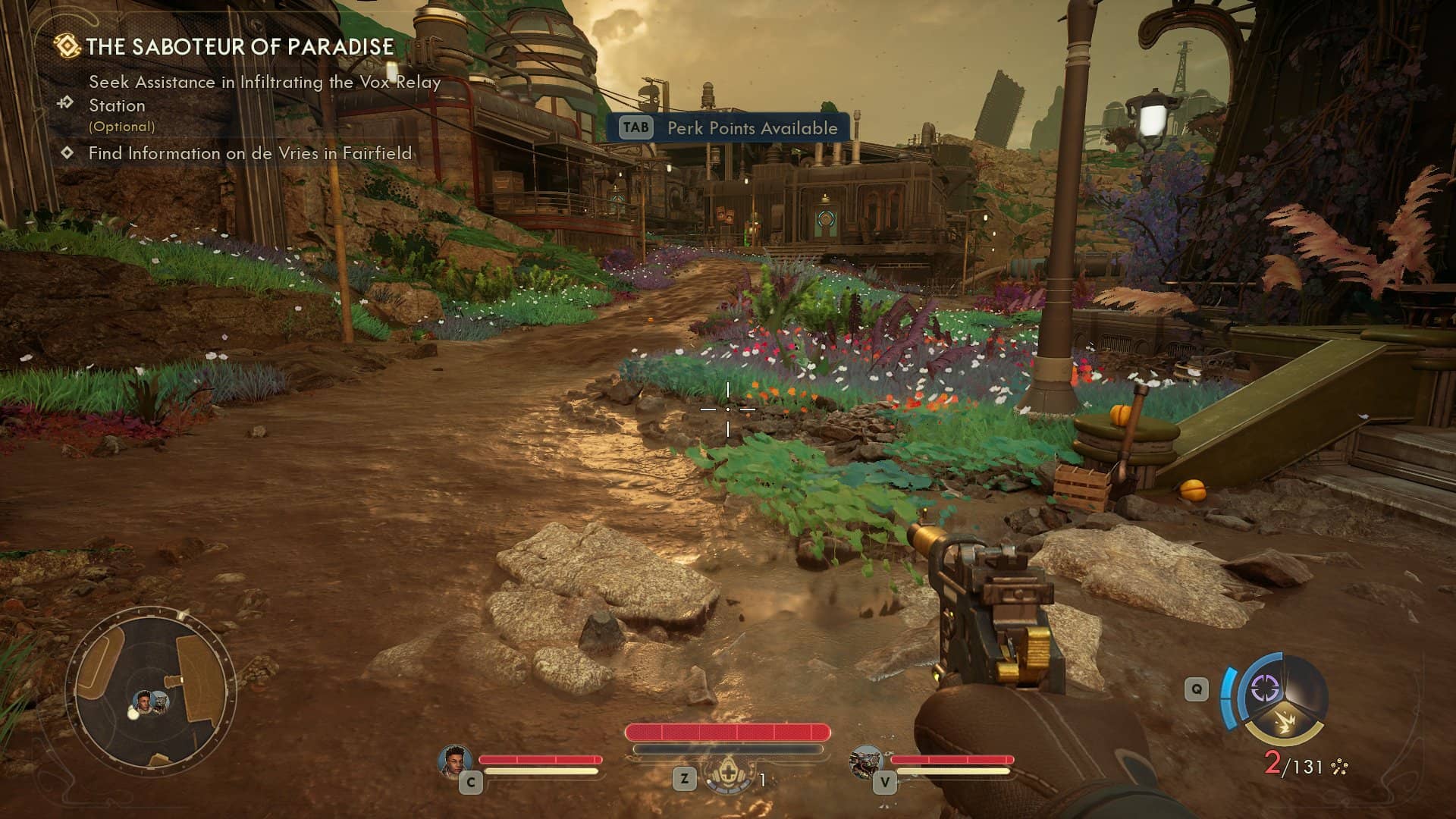The width and height of the screenshot is (1456, 819).
Task: Select the left companion portrait
Action: pyautogui.click(x=455, y=761)
